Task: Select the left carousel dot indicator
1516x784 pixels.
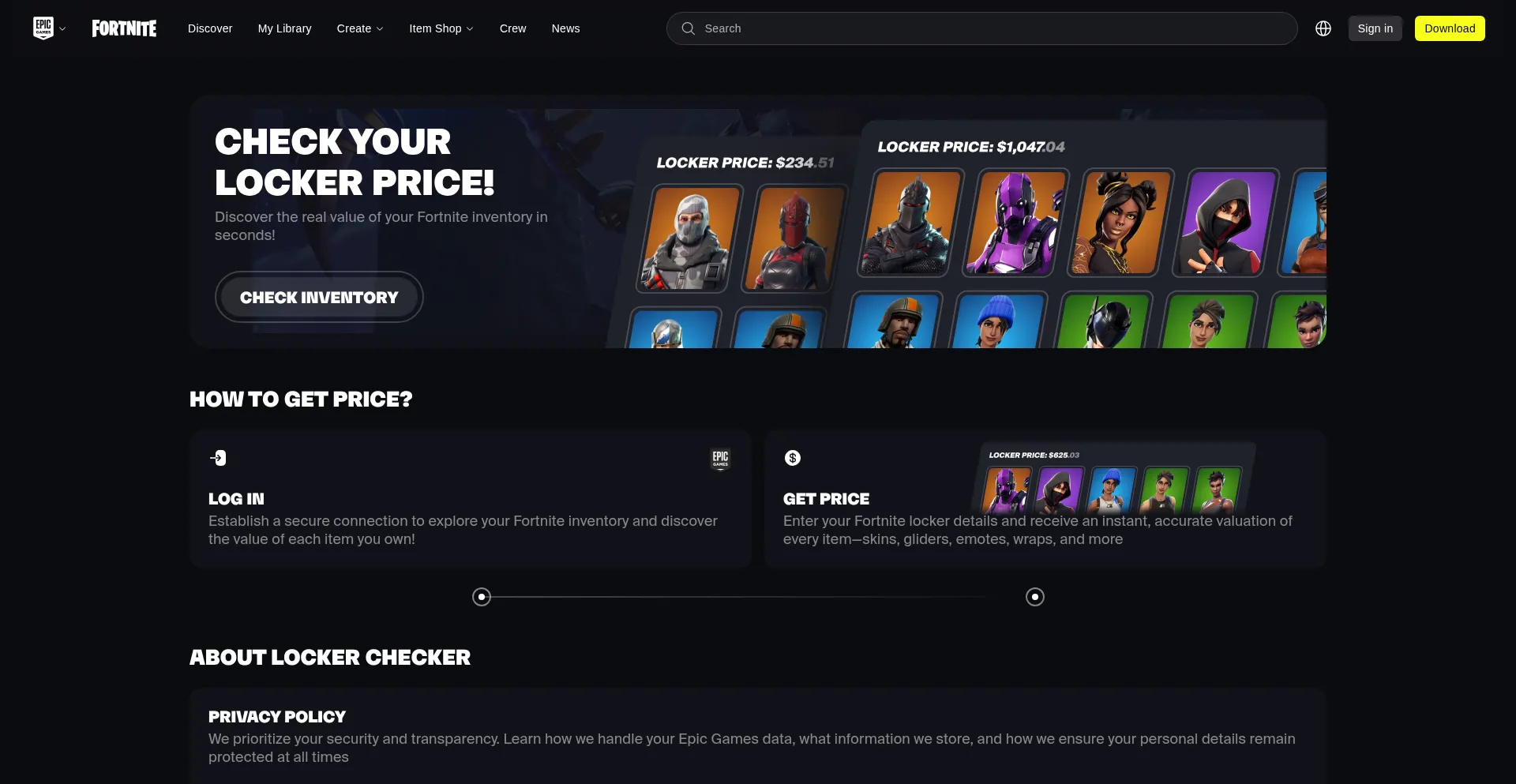Action: pyautogui.click(x=481, y=597)
